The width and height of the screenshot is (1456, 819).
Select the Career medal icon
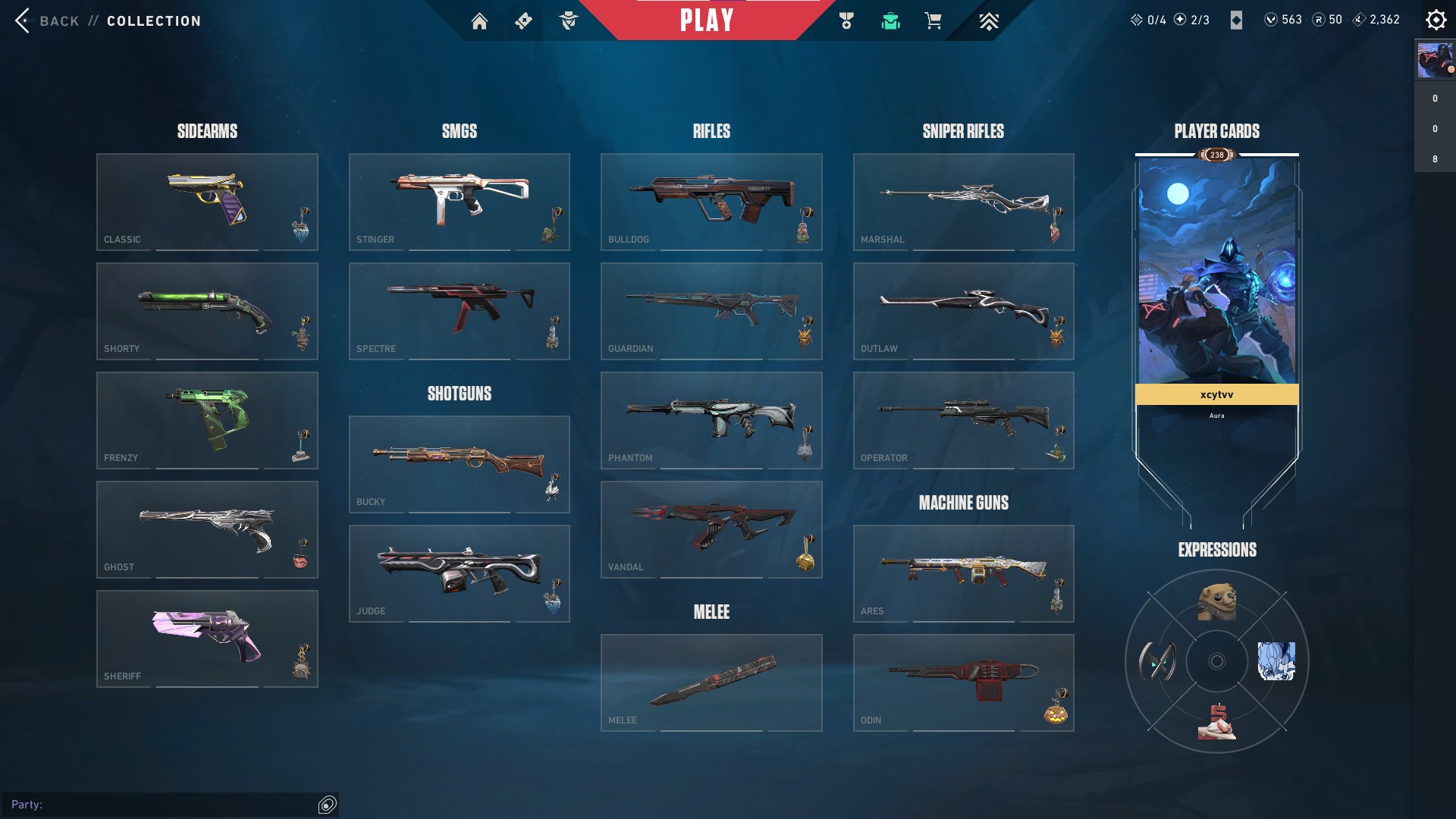point(848,21)
